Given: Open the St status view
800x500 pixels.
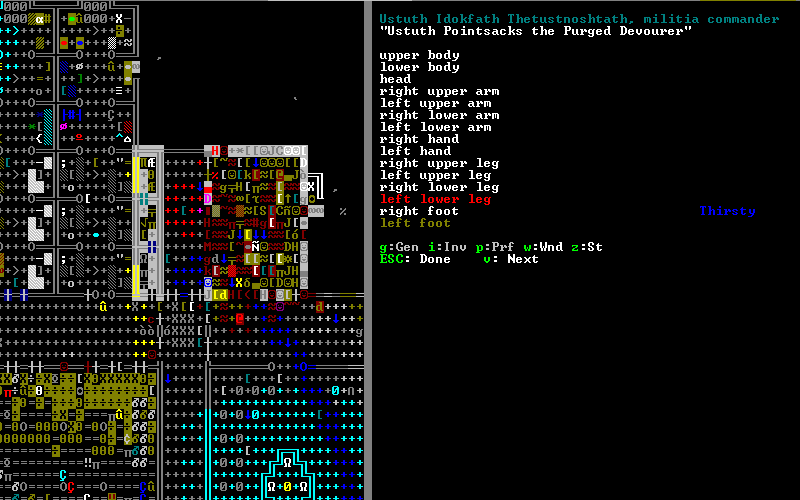Looking at the screenshot, I should [x=590, y=247].
